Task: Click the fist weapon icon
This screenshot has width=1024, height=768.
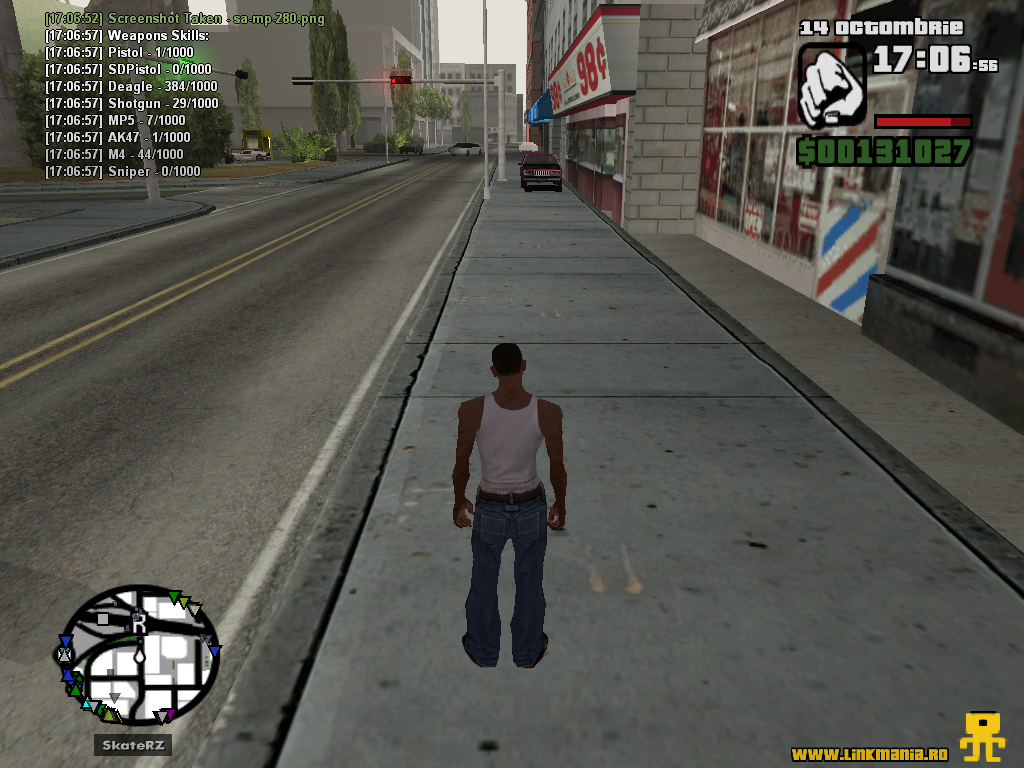Action: [x=831, y=85]
